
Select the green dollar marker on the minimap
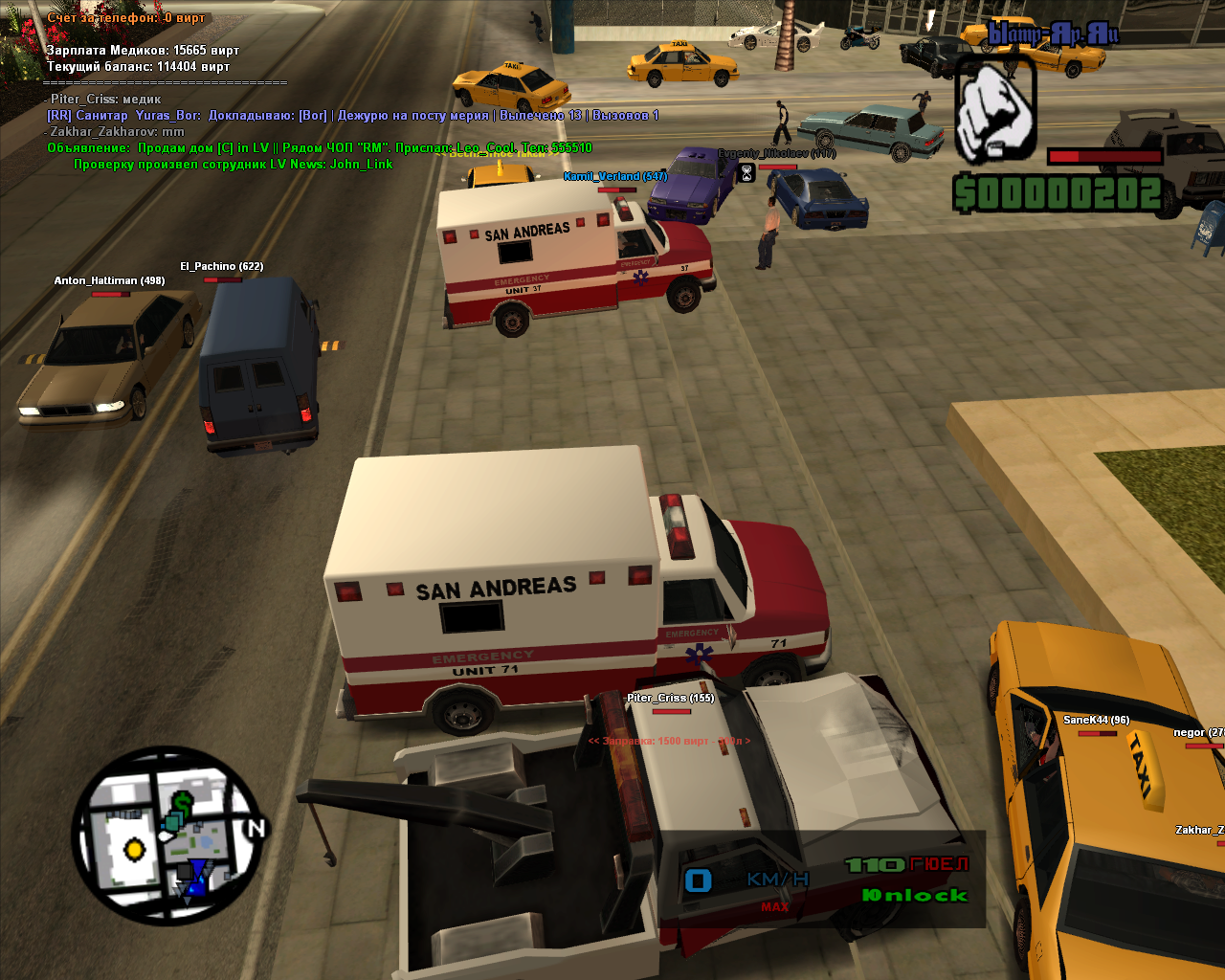pyautogui.click(x=183, y=802)
